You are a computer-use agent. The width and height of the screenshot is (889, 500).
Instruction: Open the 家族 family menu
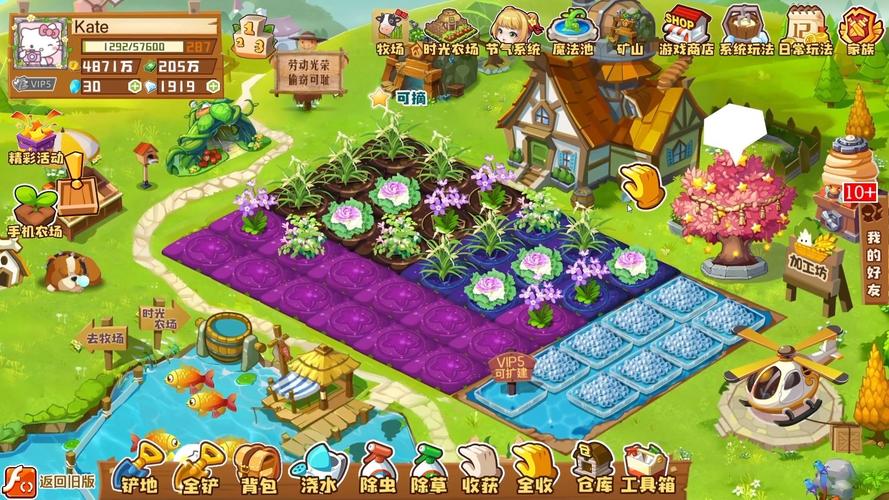[x=859, y=28]
